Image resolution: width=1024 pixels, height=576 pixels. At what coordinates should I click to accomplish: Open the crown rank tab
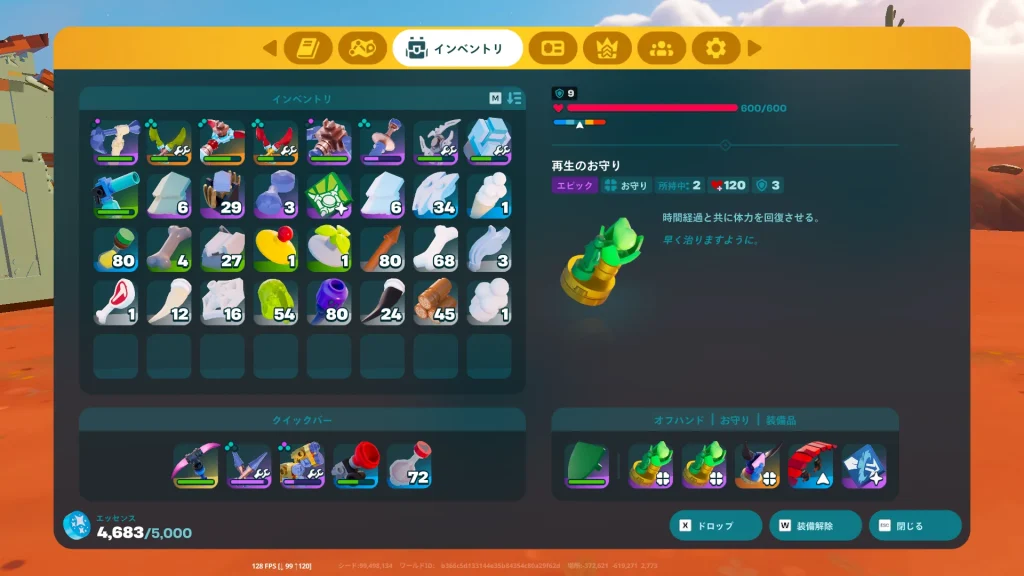[x=607, y=48]
